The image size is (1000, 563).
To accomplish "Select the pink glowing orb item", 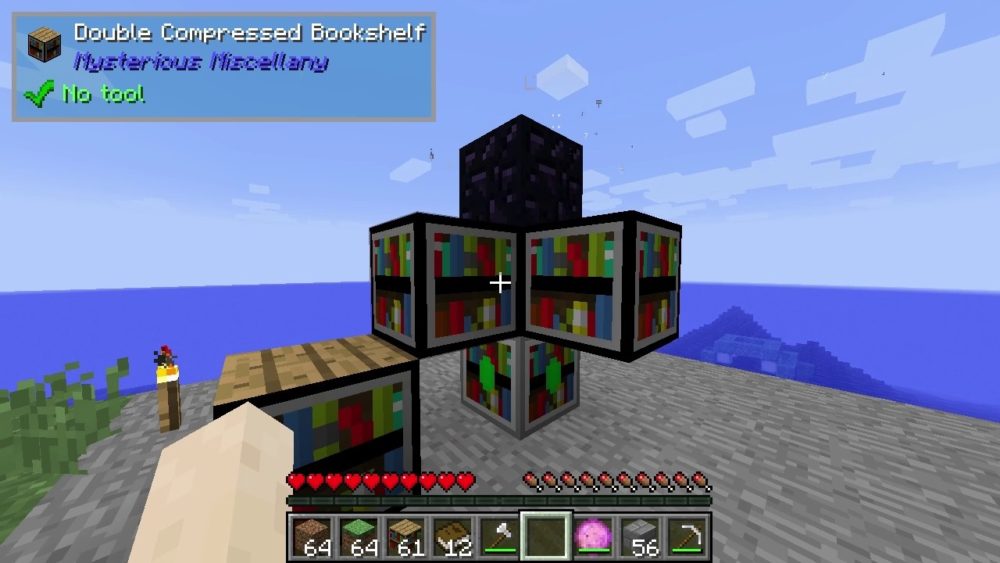I will point(593,536).
